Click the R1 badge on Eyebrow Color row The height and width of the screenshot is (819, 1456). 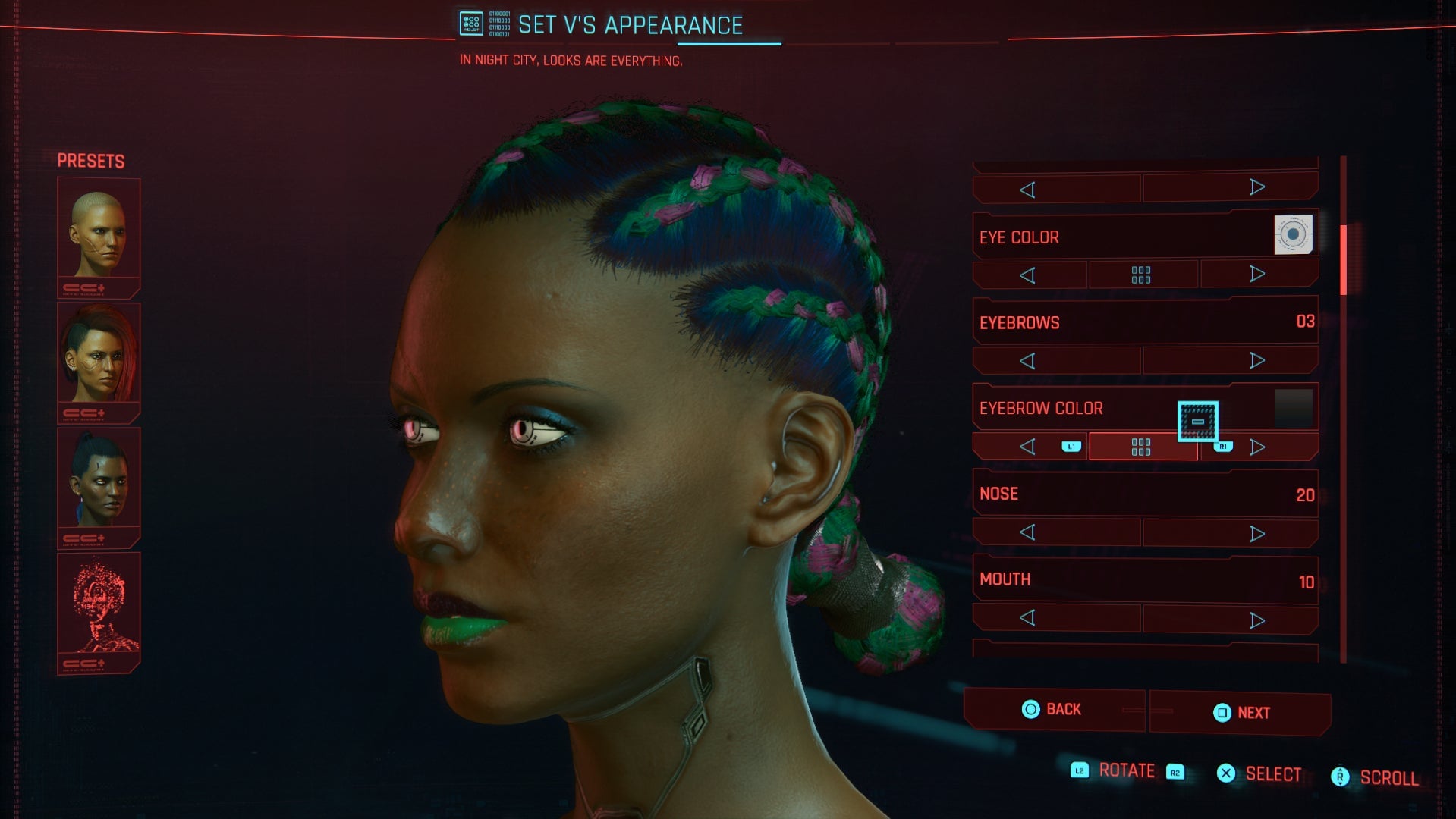(1222, 447)
